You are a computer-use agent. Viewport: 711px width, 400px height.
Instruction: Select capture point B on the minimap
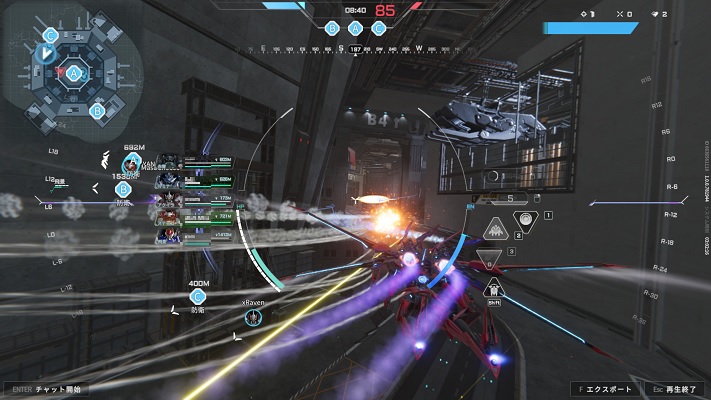point(98,110)
